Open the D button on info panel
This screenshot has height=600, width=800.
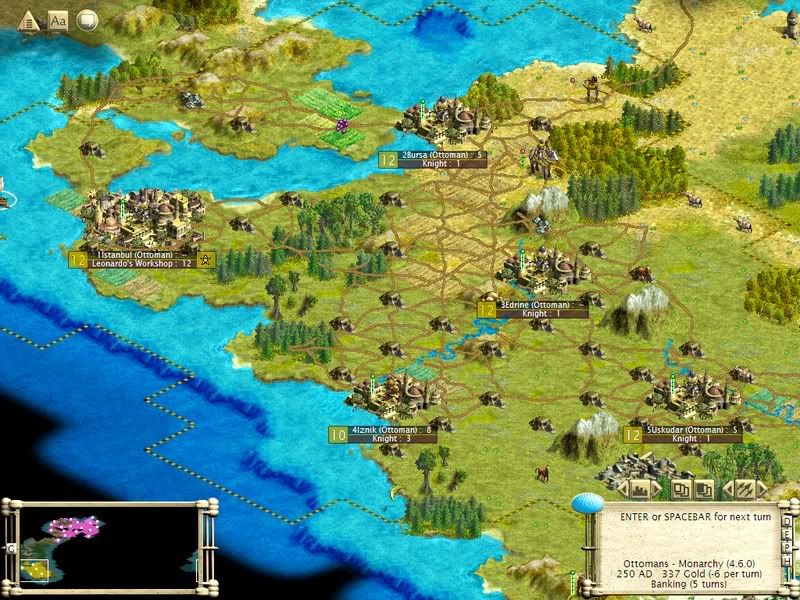[789, 520]
